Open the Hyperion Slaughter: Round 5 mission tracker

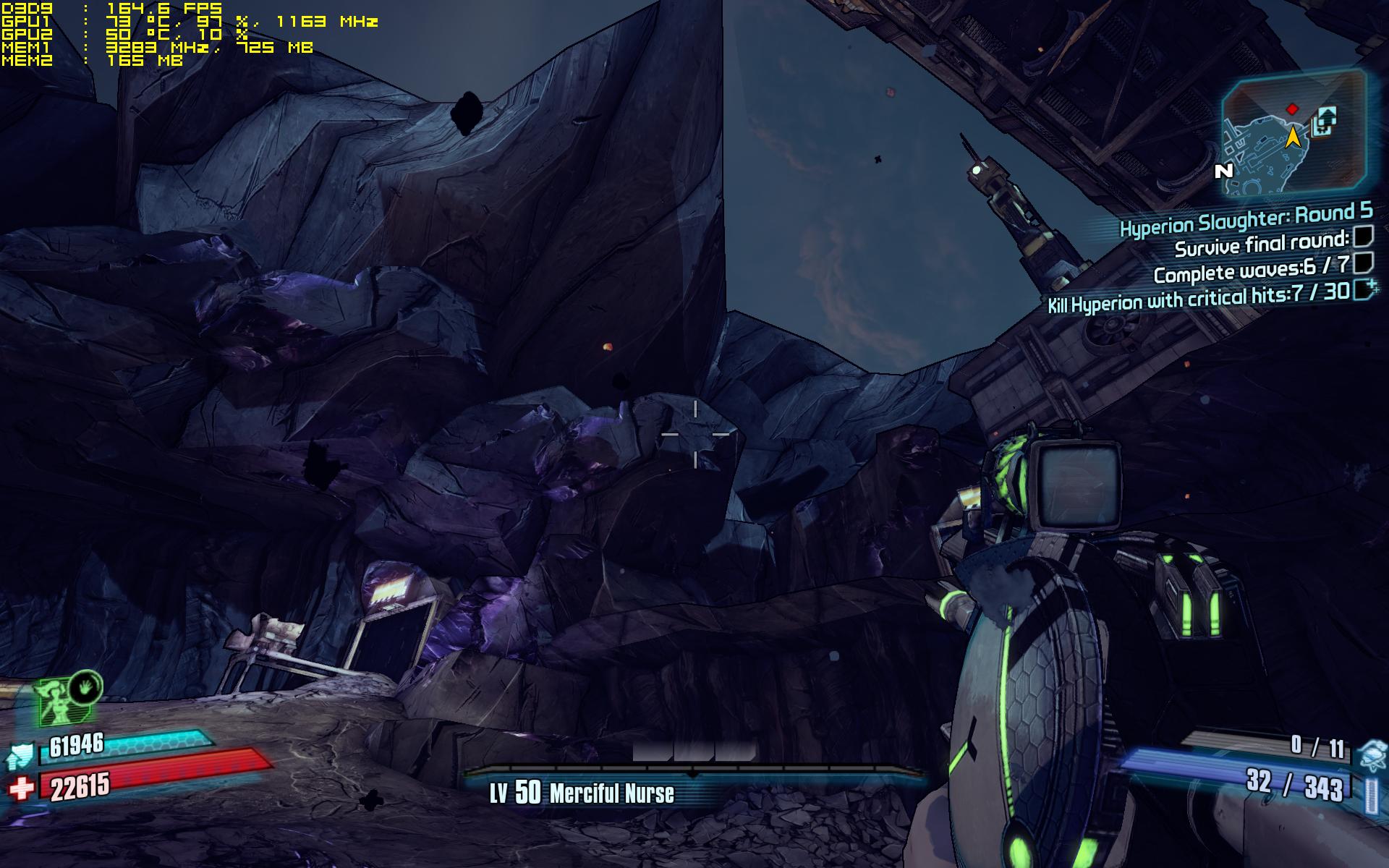[1246, 218]
